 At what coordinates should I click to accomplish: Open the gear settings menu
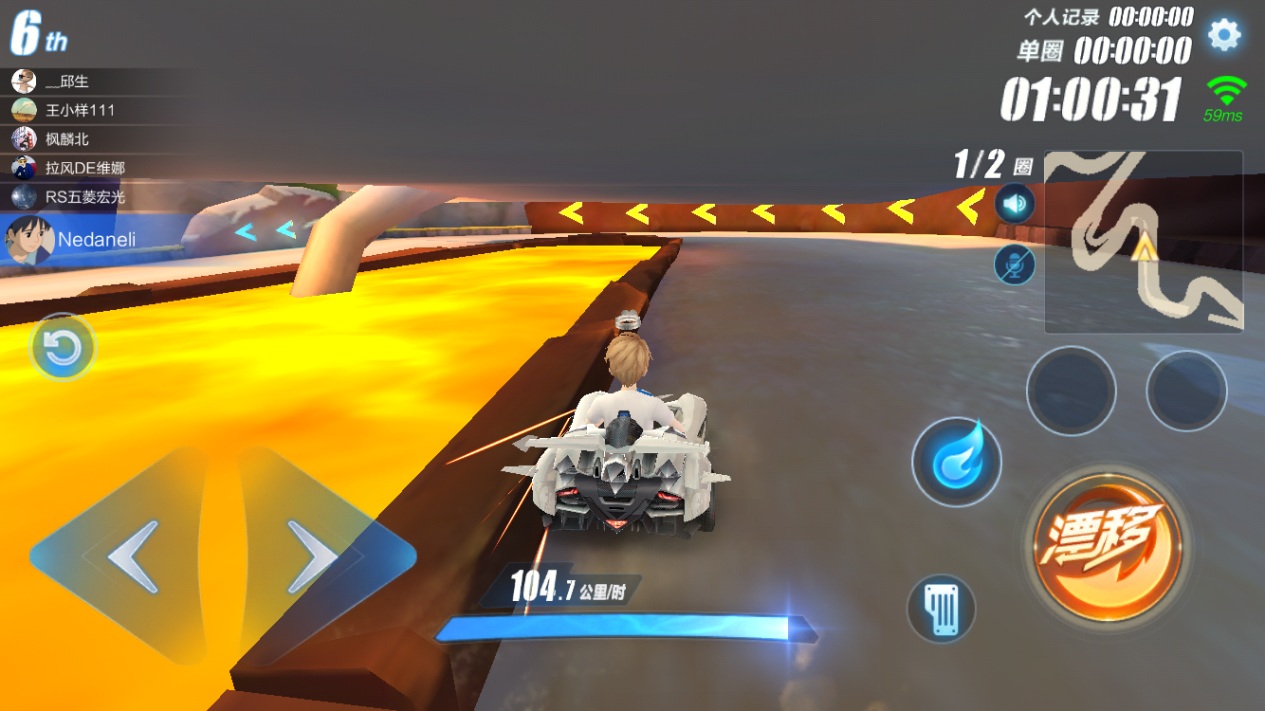pos(1224,36)
